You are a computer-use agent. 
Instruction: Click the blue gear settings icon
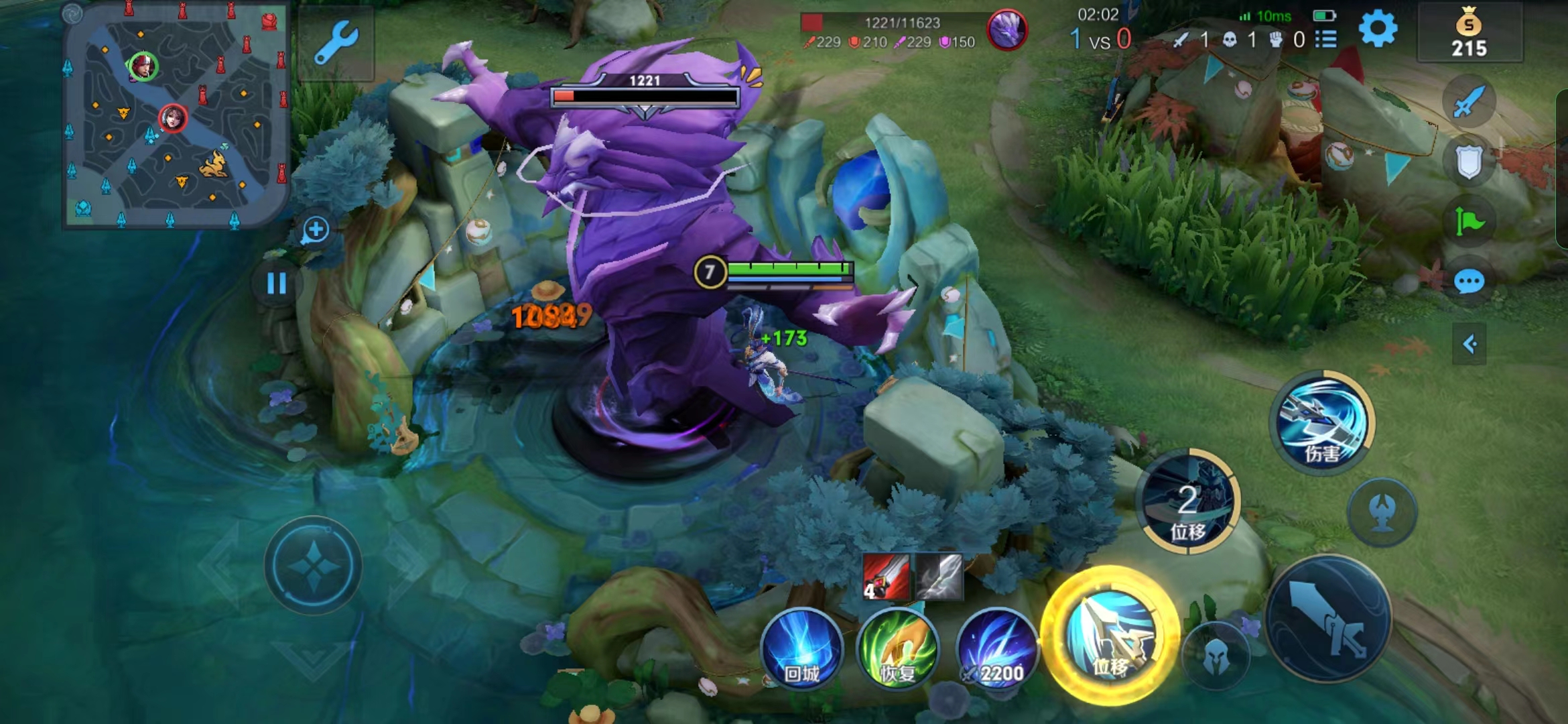point(1378,29)
